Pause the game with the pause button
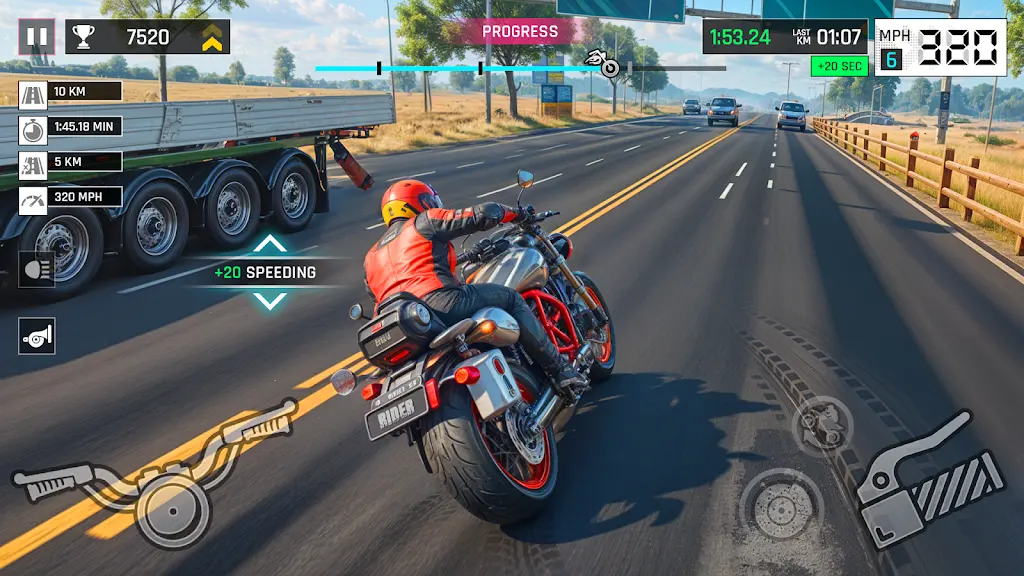Screen dimensions: 1024x576 (x=37, y=37)
